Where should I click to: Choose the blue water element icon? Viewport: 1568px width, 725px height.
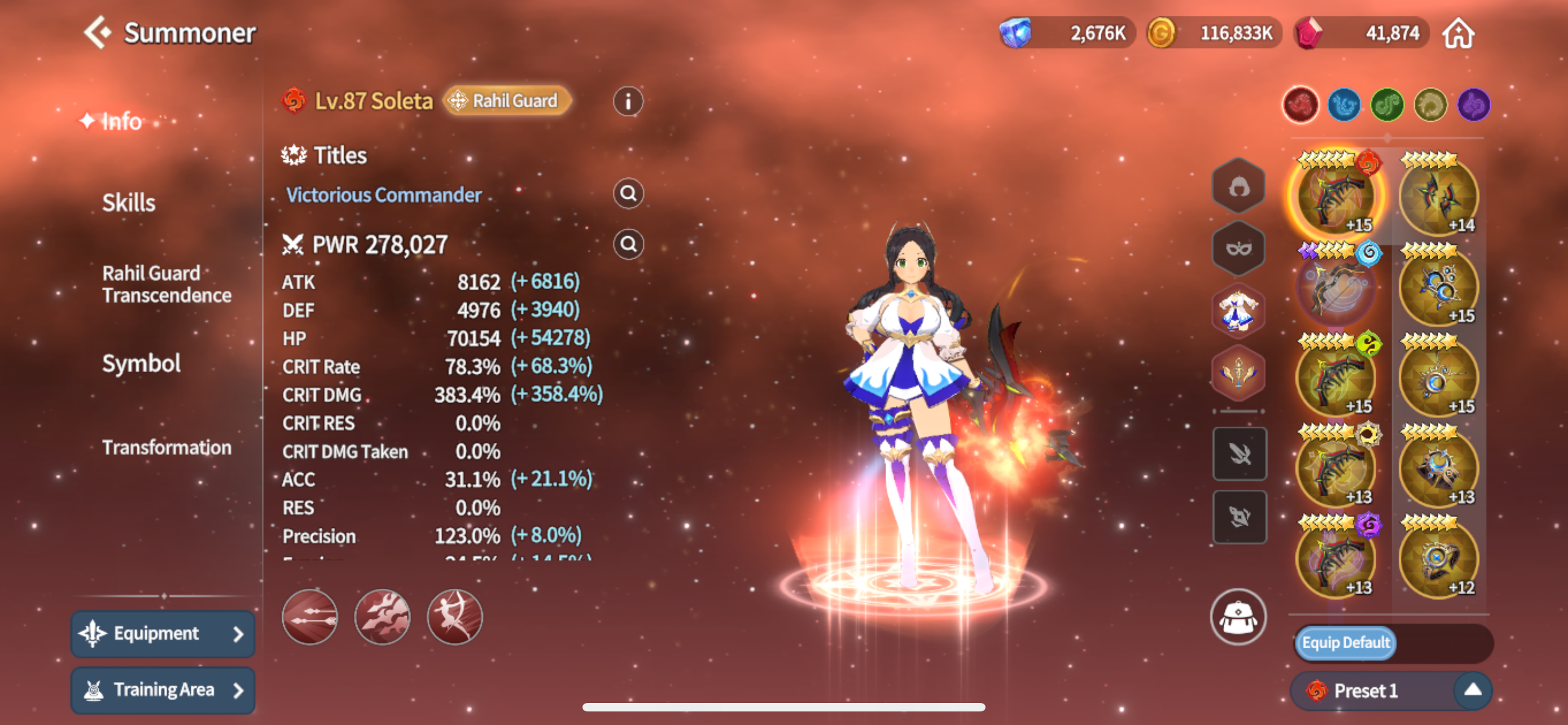click(x=1343, y=106)
